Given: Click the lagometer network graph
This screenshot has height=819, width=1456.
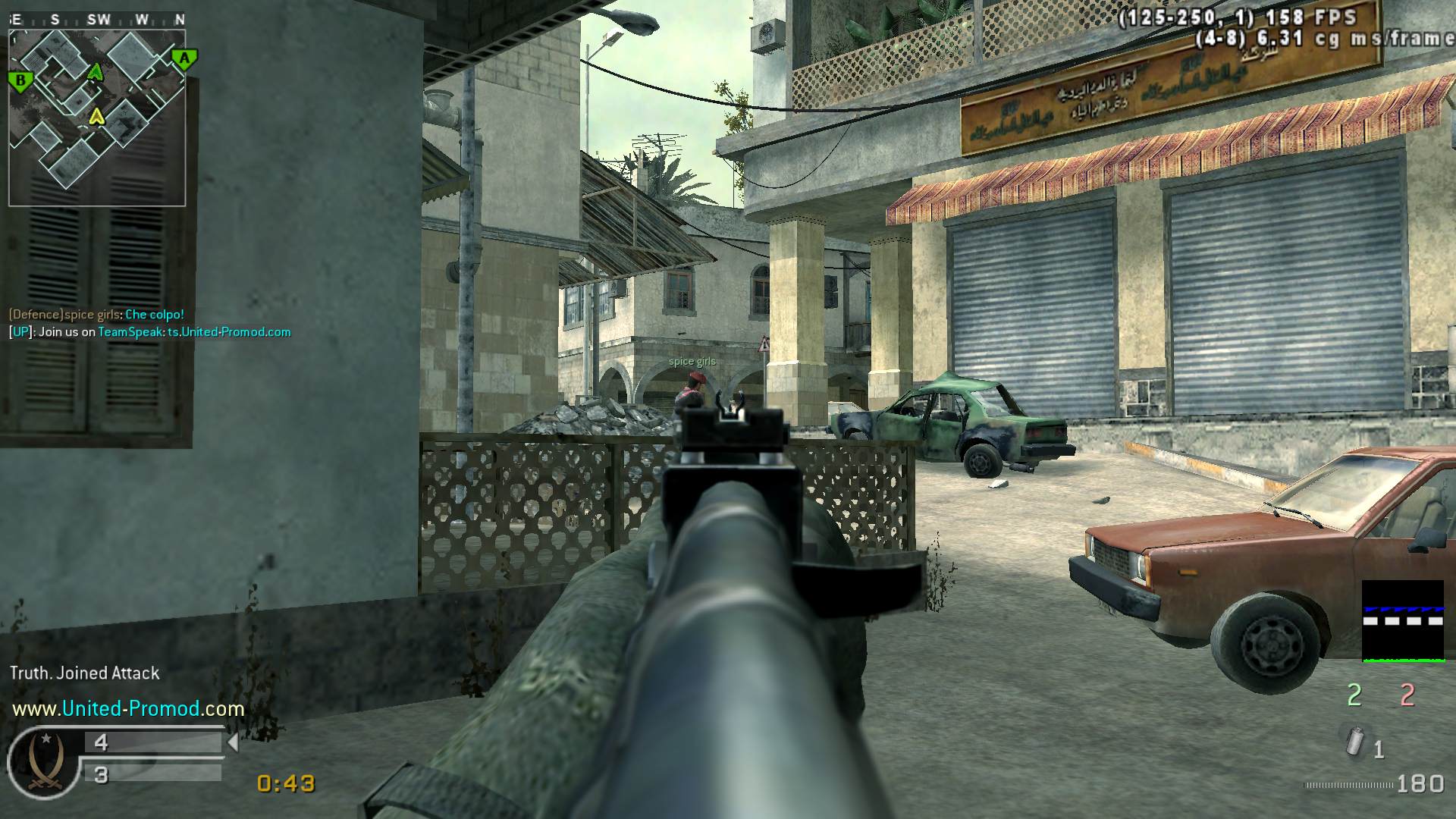Looking at the screenshot, I should pyautogui.click(x=1402, y=621).
